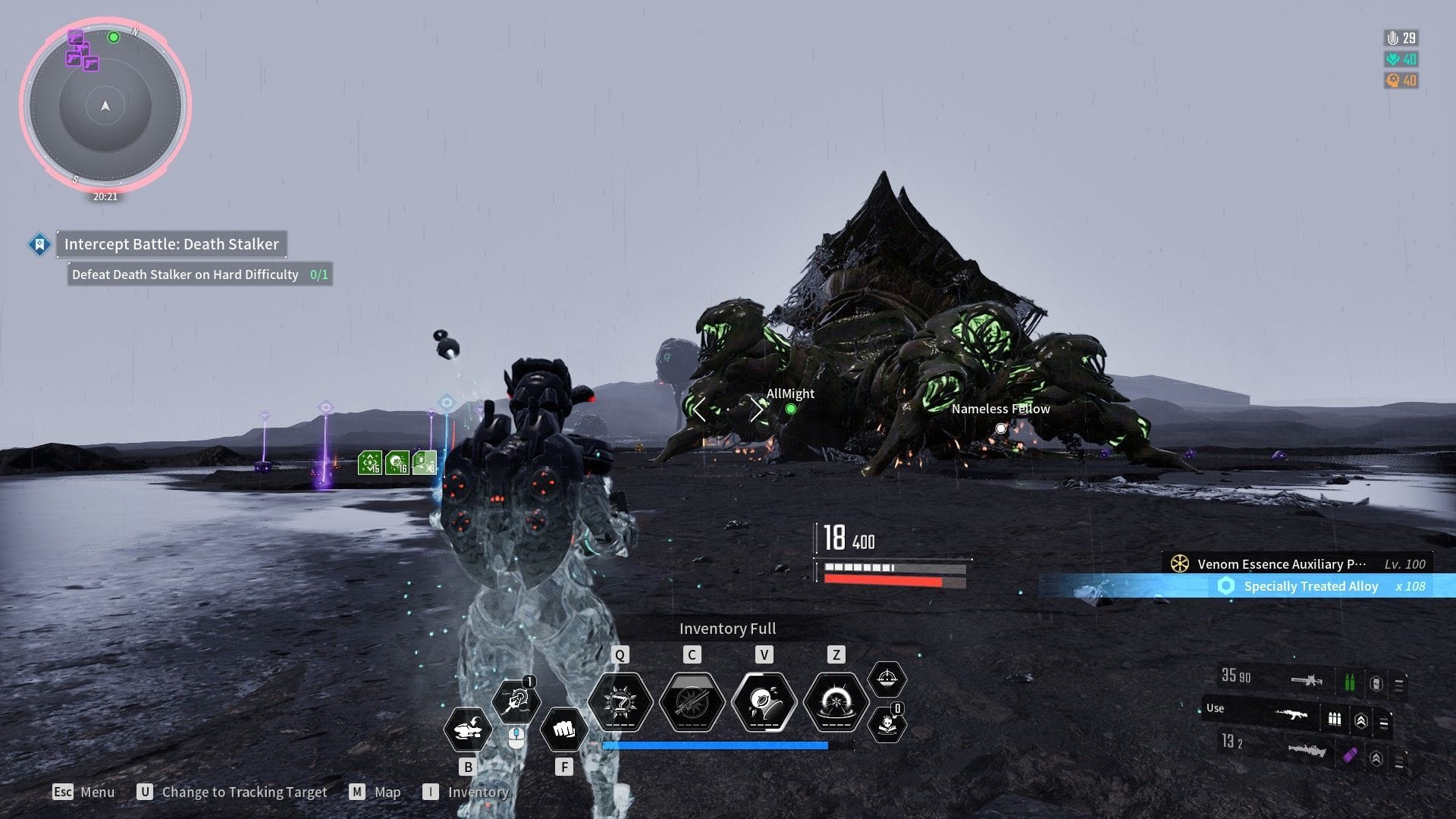Click the right arrow target switch chevron
The width and height of the screenshot is (1456, 819).
click(x=758, y=409)
